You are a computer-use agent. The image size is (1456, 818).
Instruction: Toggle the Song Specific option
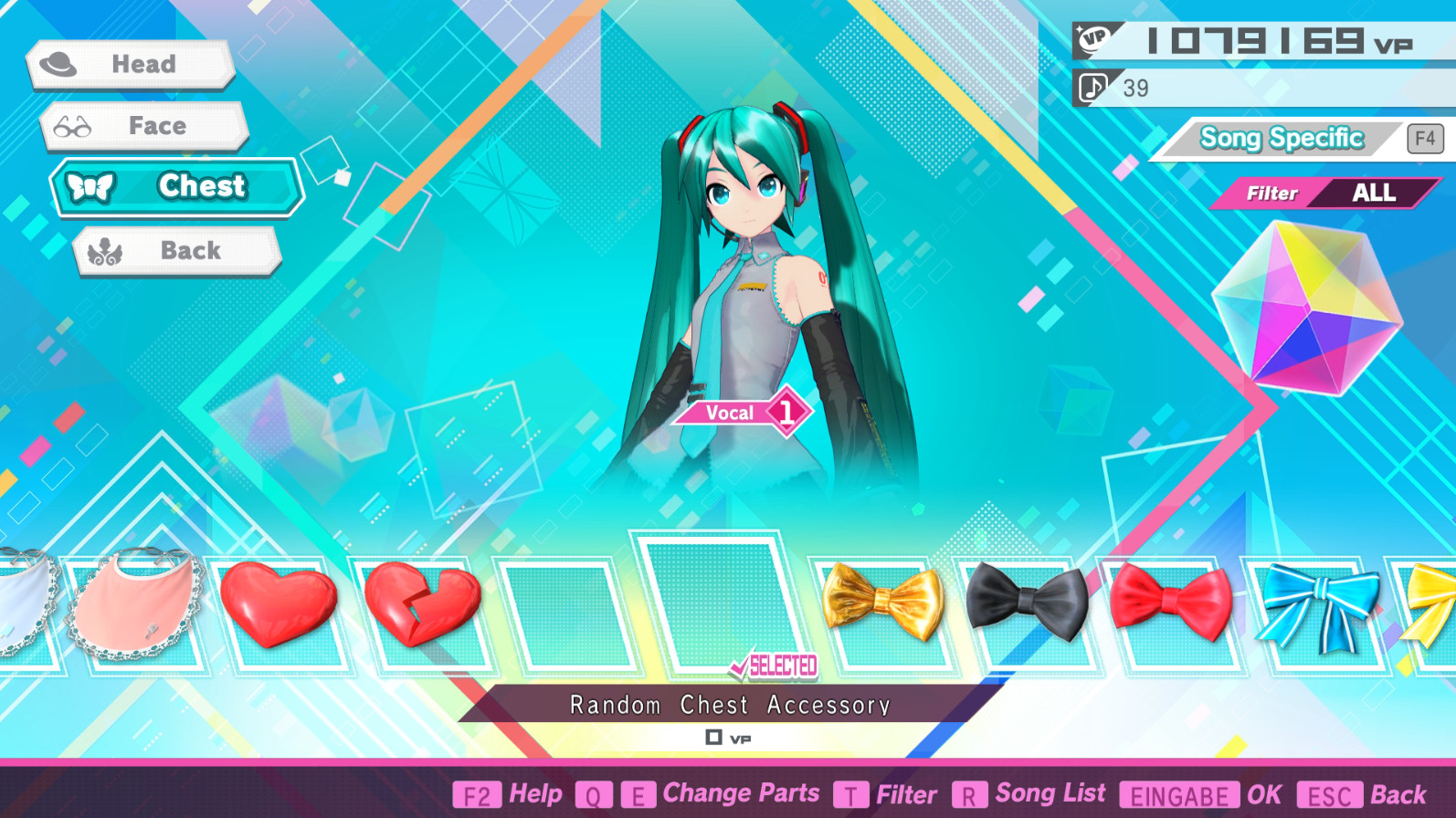tap(1280, 138)
